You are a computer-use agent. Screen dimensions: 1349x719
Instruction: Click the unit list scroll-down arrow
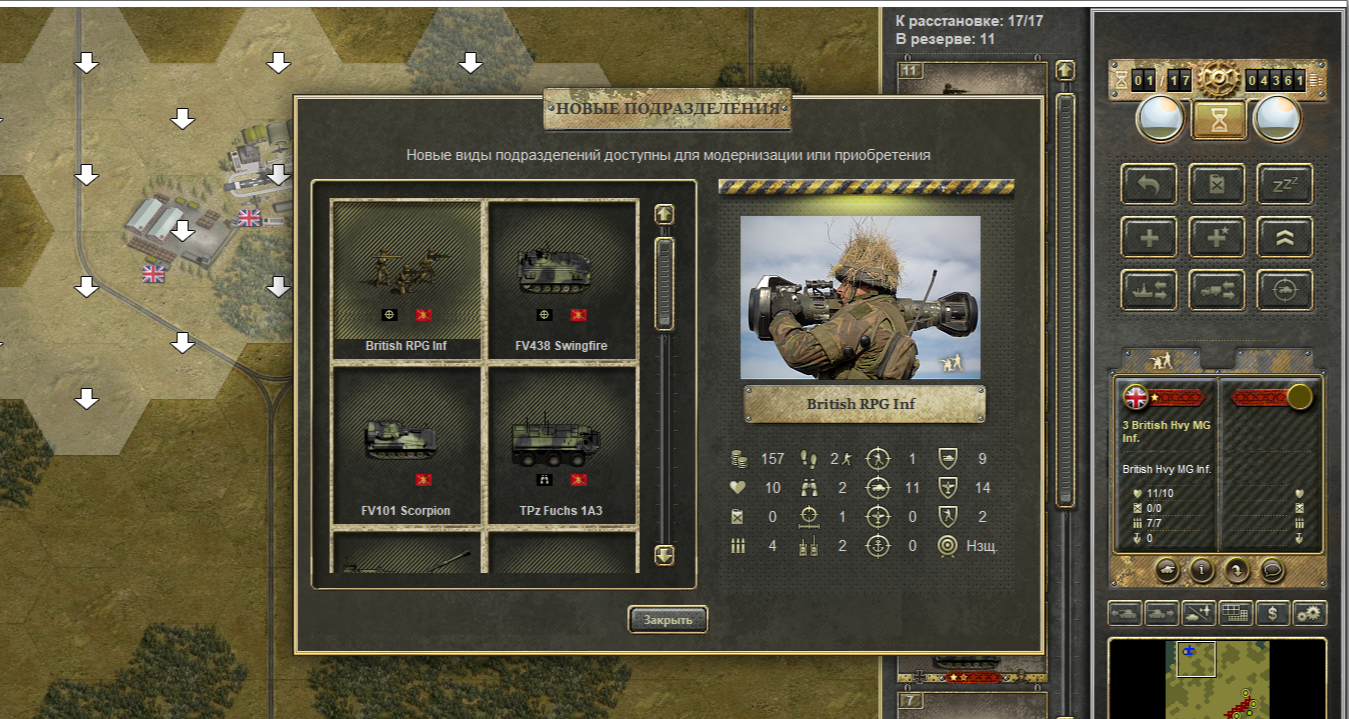tap(664, 555)
